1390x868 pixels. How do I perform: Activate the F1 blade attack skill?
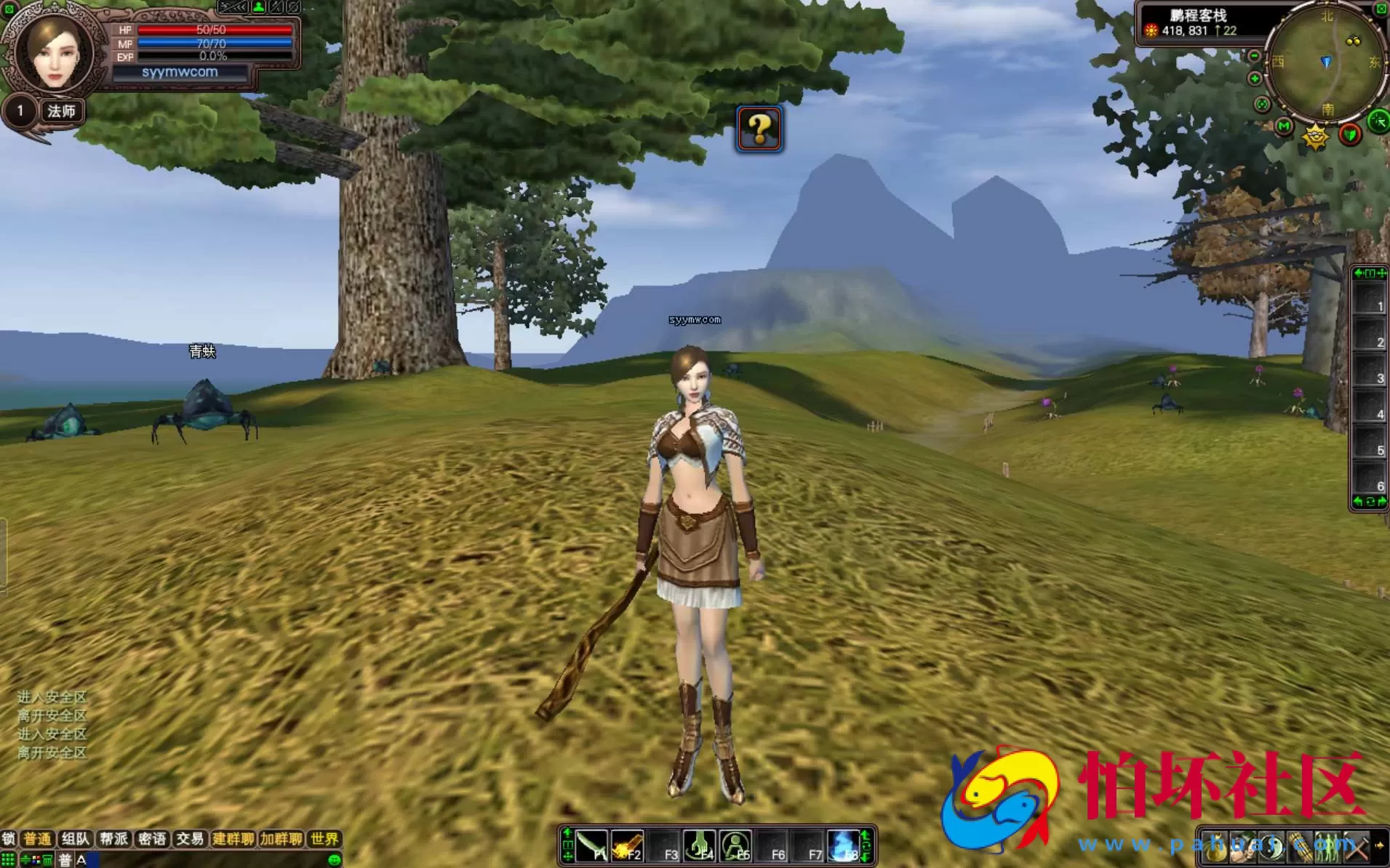pyautogui.click(x=591, y=846)
